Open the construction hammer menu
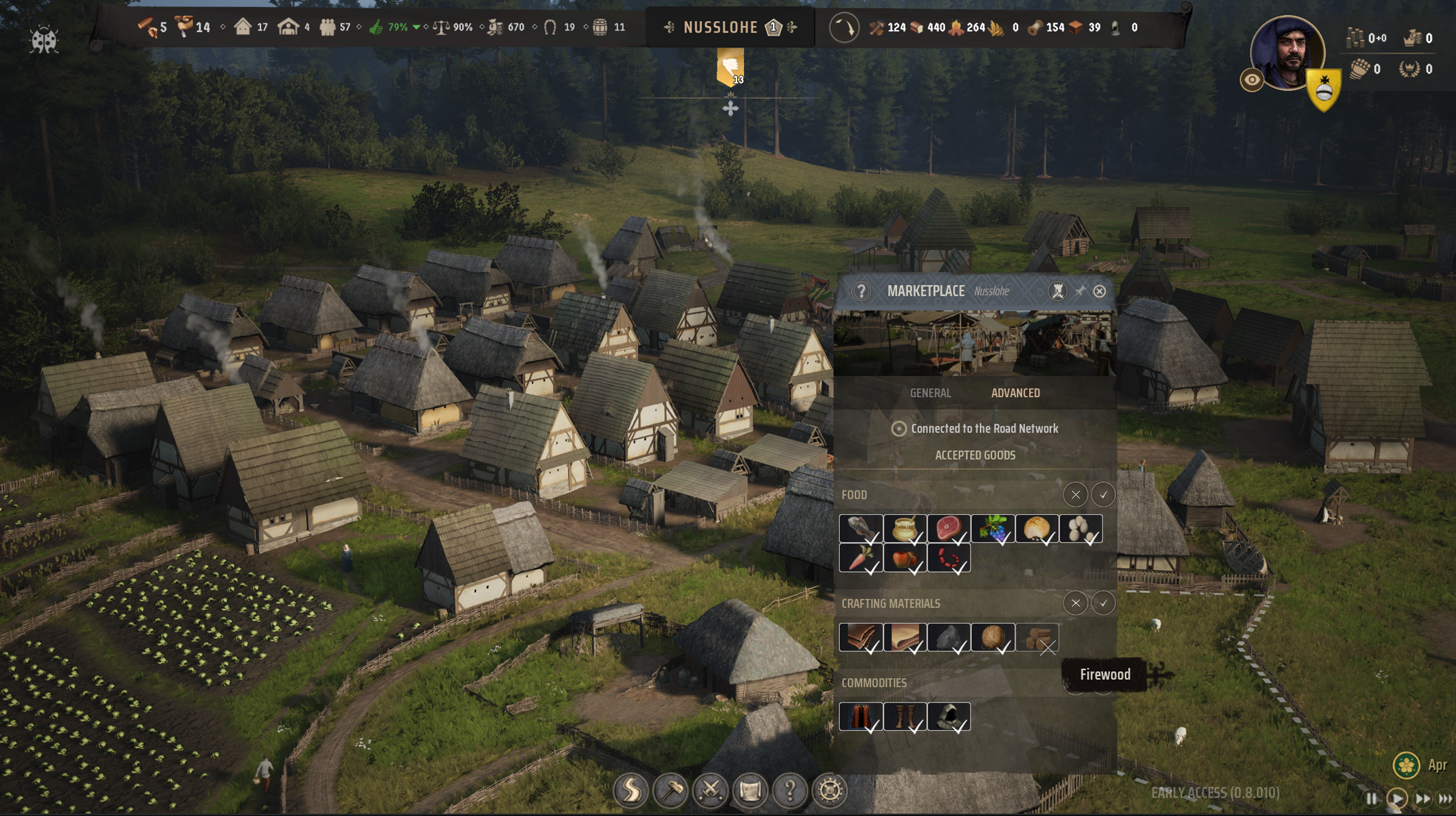Viewport: 1456px width, 816px height. 671,790
